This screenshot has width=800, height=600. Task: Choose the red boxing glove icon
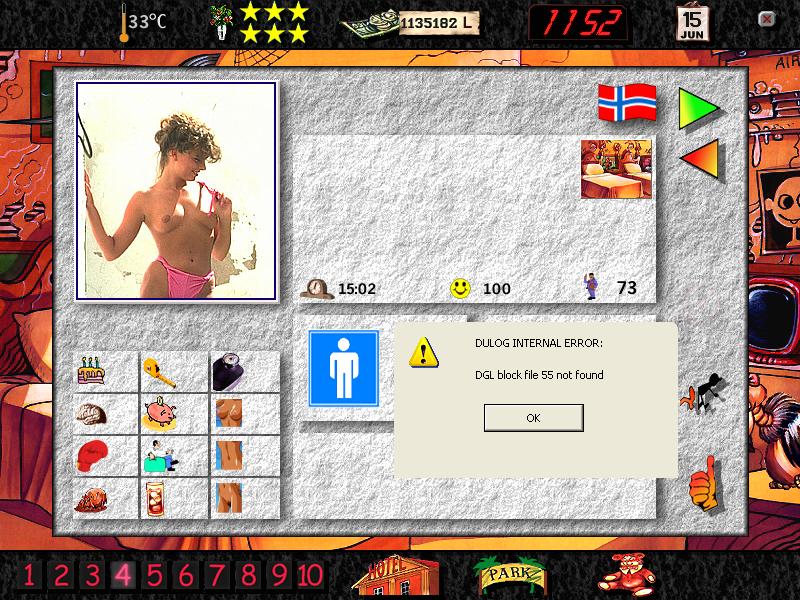(x=93, y=456)
